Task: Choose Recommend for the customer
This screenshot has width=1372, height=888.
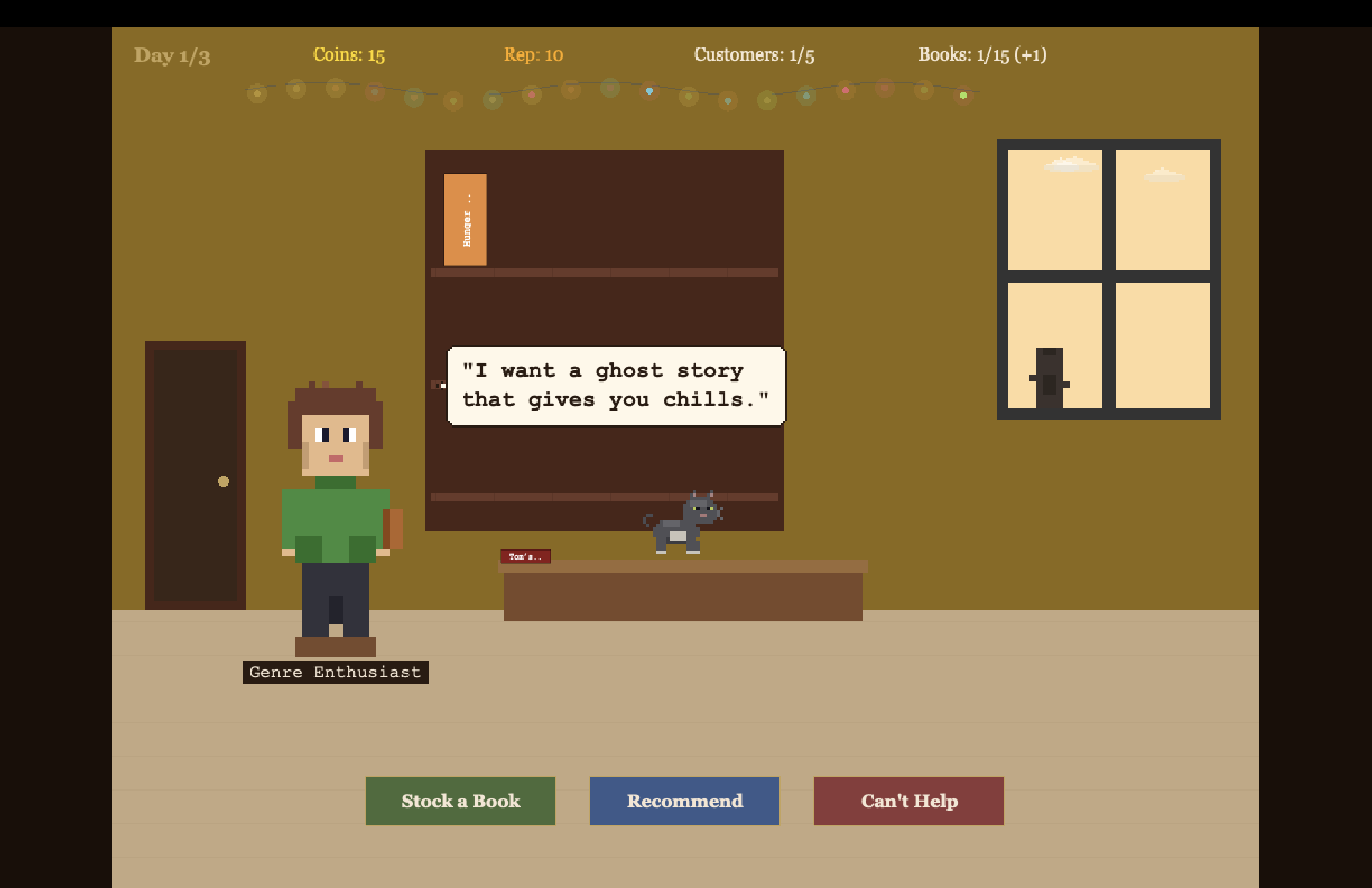Action: tap(684, 801)
